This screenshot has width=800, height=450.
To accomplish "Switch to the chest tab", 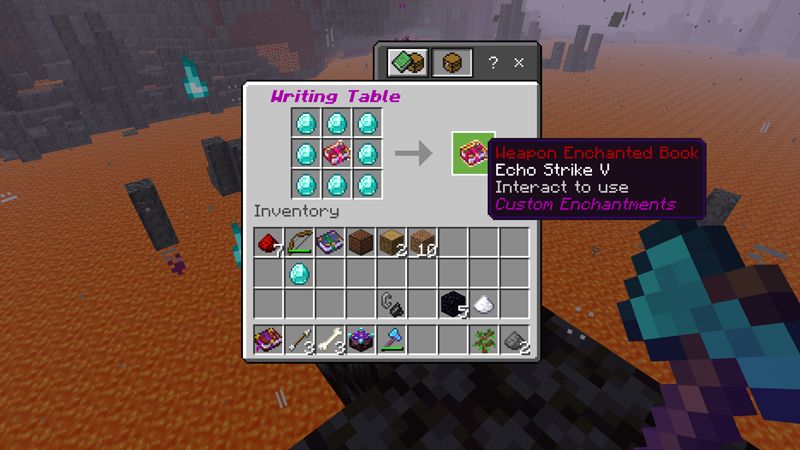I will pyautogui.click(x=451, y=63).
